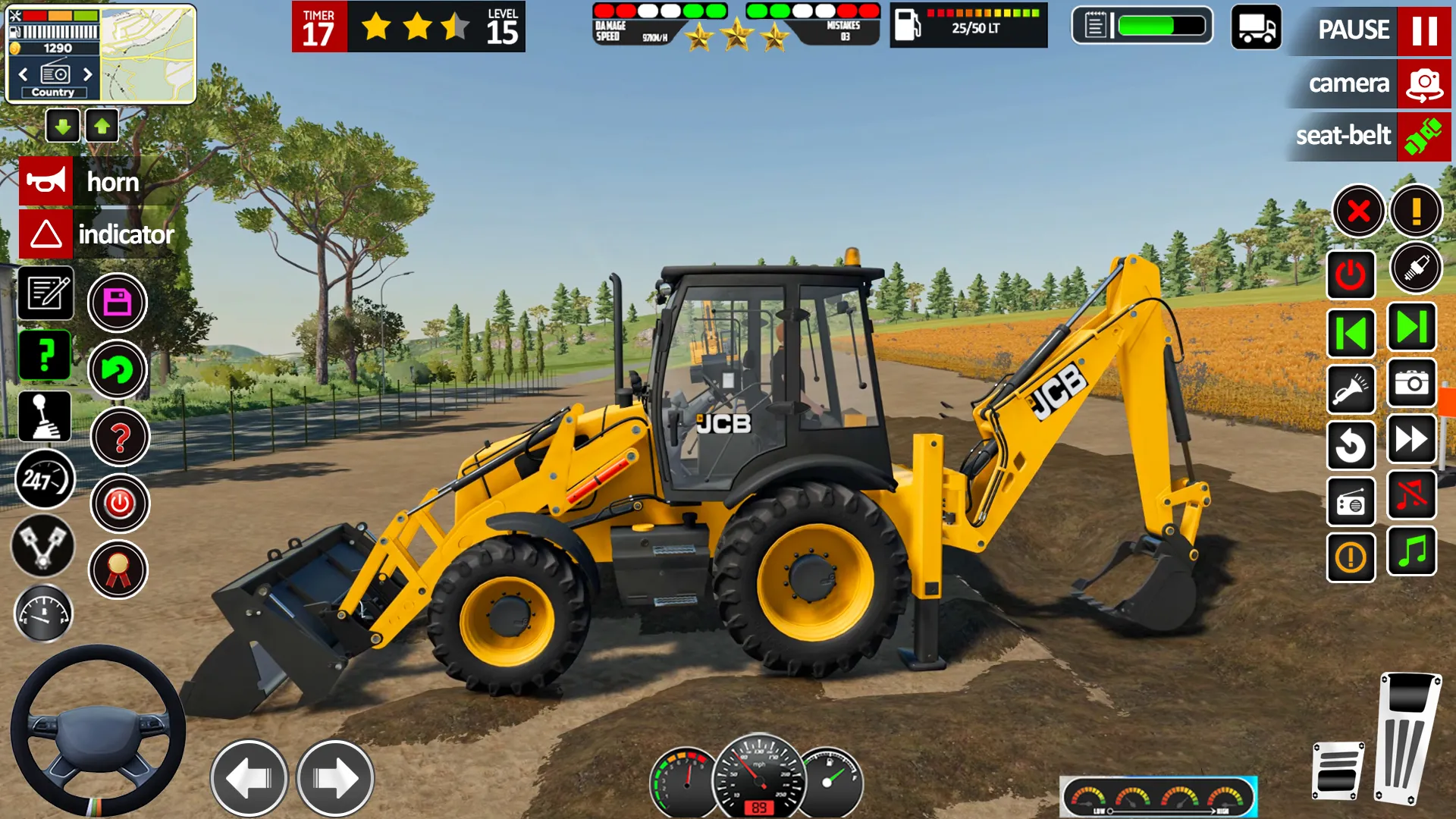Tap the horn megaphone icon on the right panel
Screen dimensions: 1456x819
tap(1351, 389)
